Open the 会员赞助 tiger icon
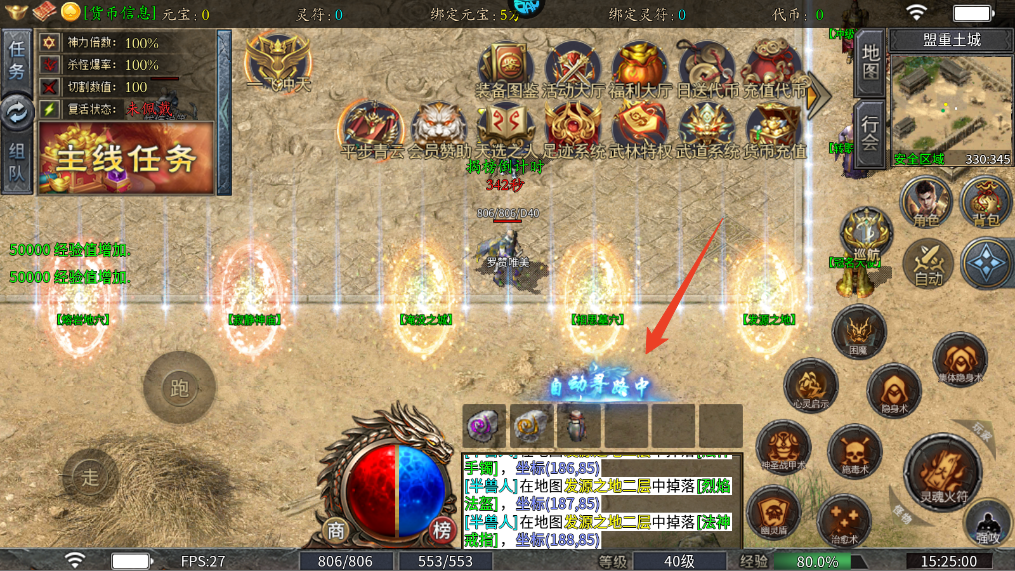This screenshot has width=1015, height=571. (438, 127)
